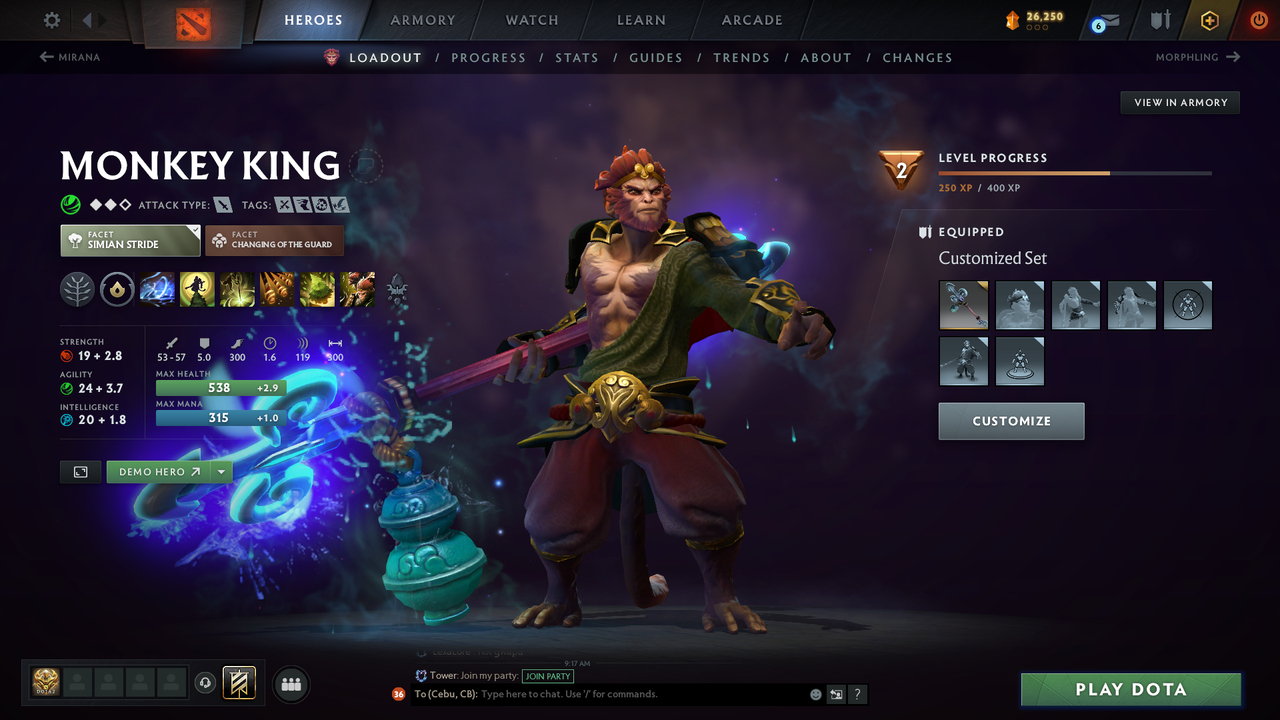Toggle the Simian Stride facet

tap(130, 240)
